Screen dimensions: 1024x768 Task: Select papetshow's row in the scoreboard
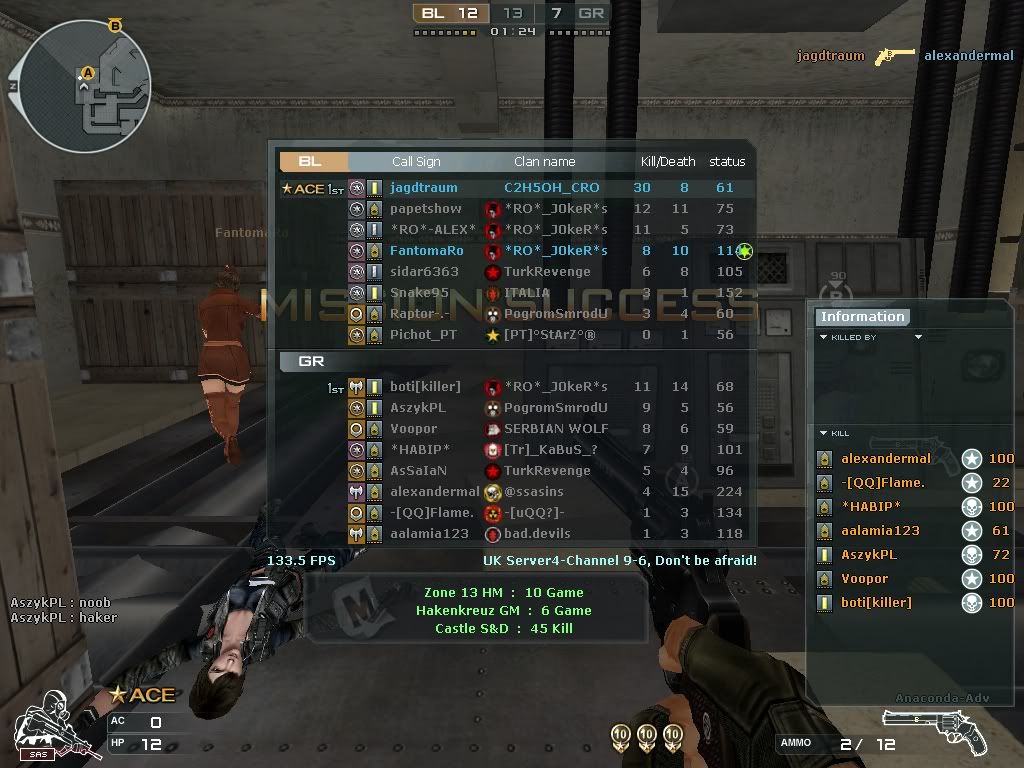tap(425, 209)
